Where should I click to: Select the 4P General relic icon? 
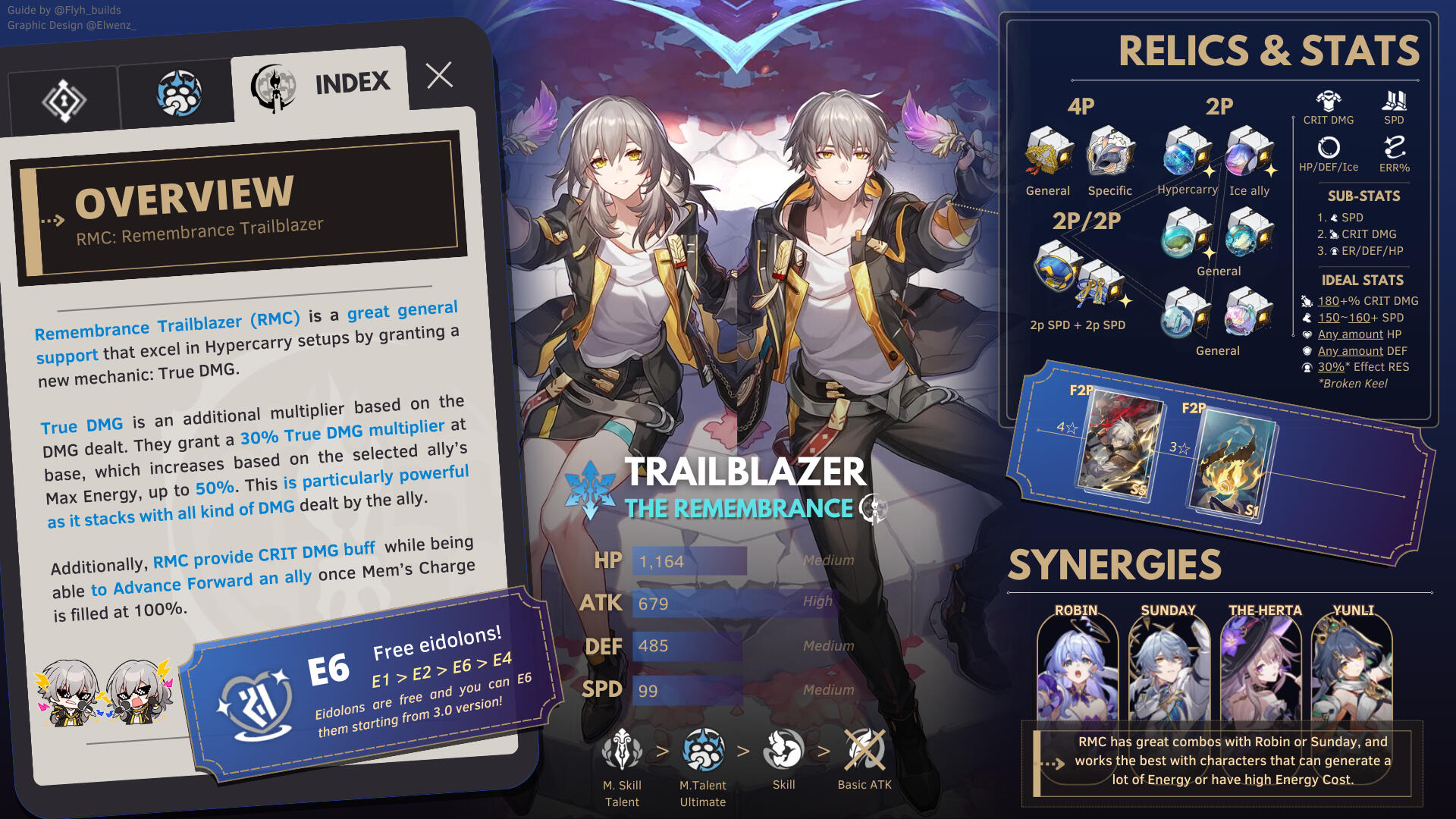click(x=1049, y=152)
